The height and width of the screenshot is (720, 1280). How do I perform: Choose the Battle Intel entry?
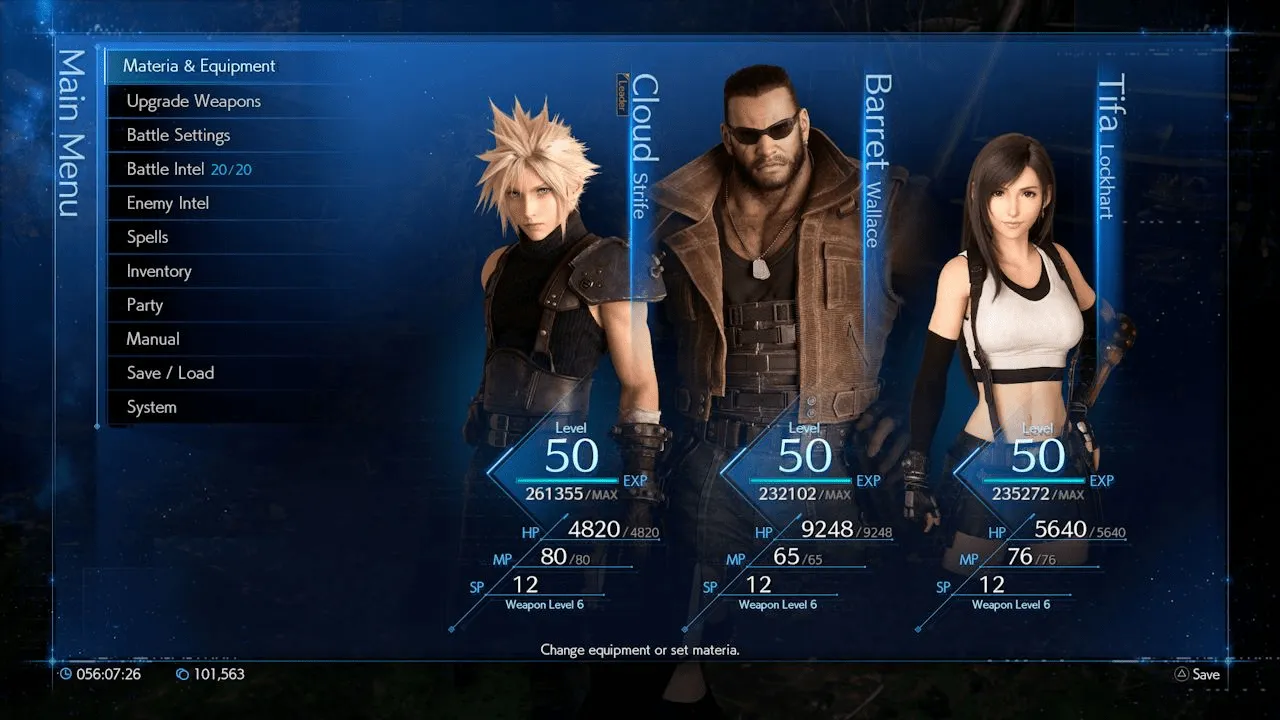[188, 169]
